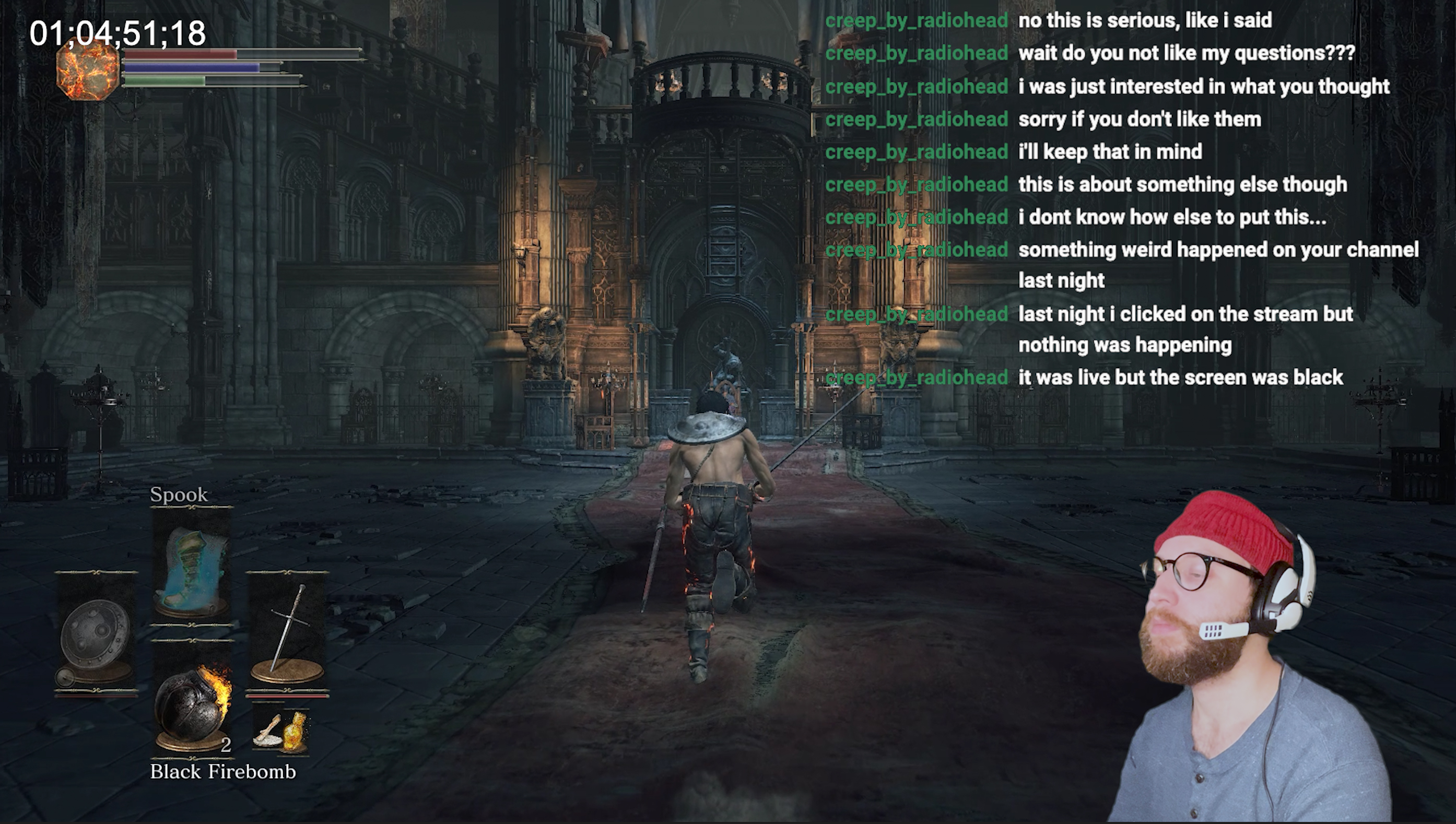Select the round shield left-hand slot

pyautogui.click(x=96, y=634)
